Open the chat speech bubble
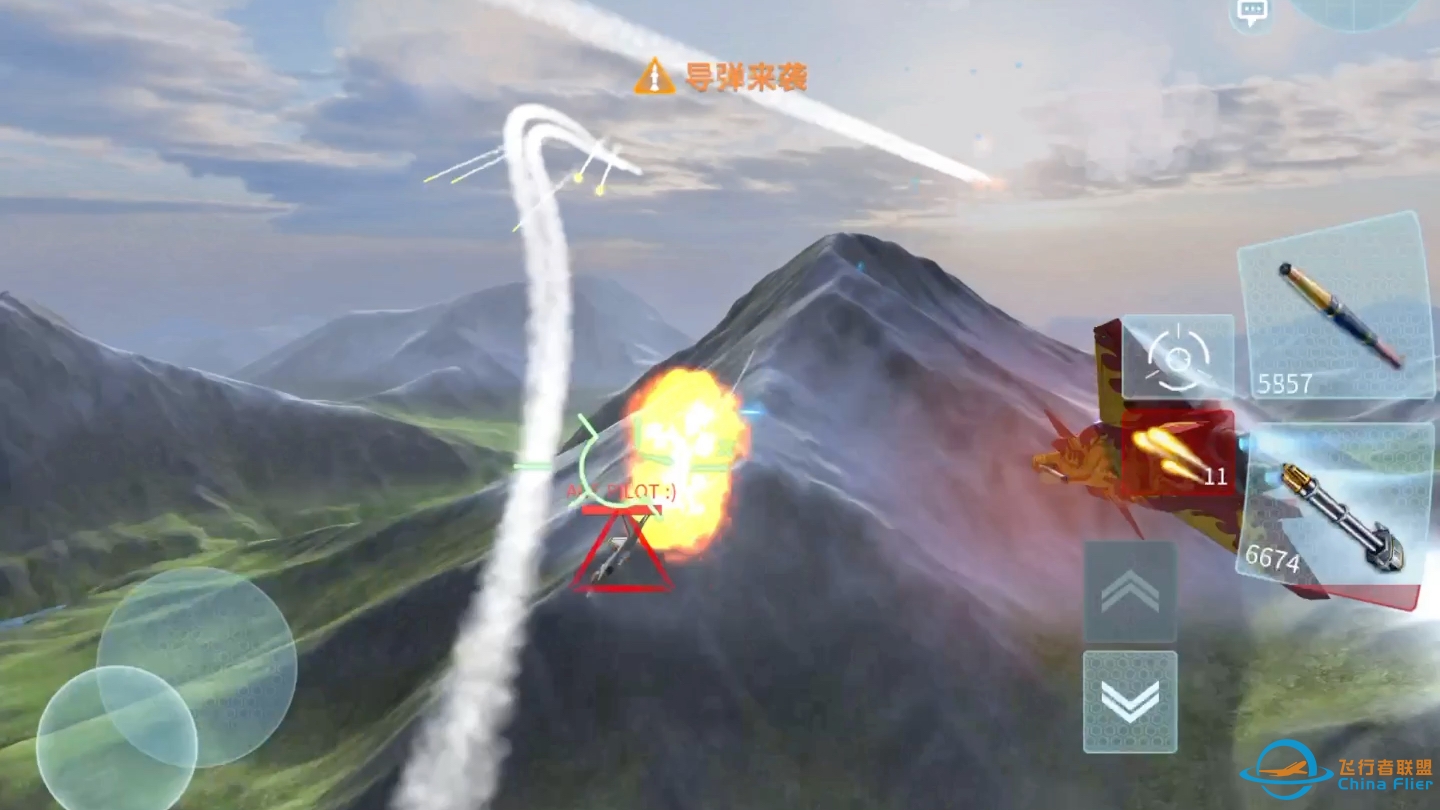Image resolution: width=1440 pixels, height=810 pixels. (x=1251, y=12)
